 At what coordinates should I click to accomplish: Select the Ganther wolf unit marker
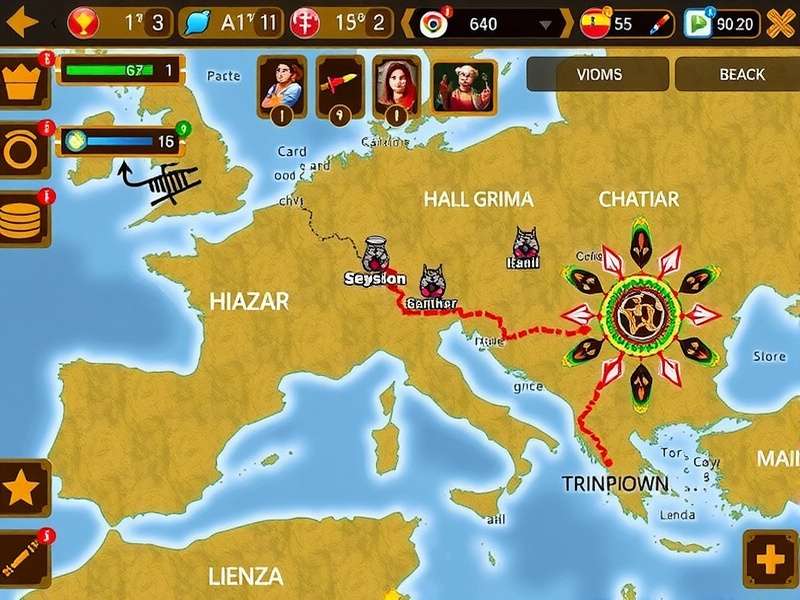[x=432, y=285]
